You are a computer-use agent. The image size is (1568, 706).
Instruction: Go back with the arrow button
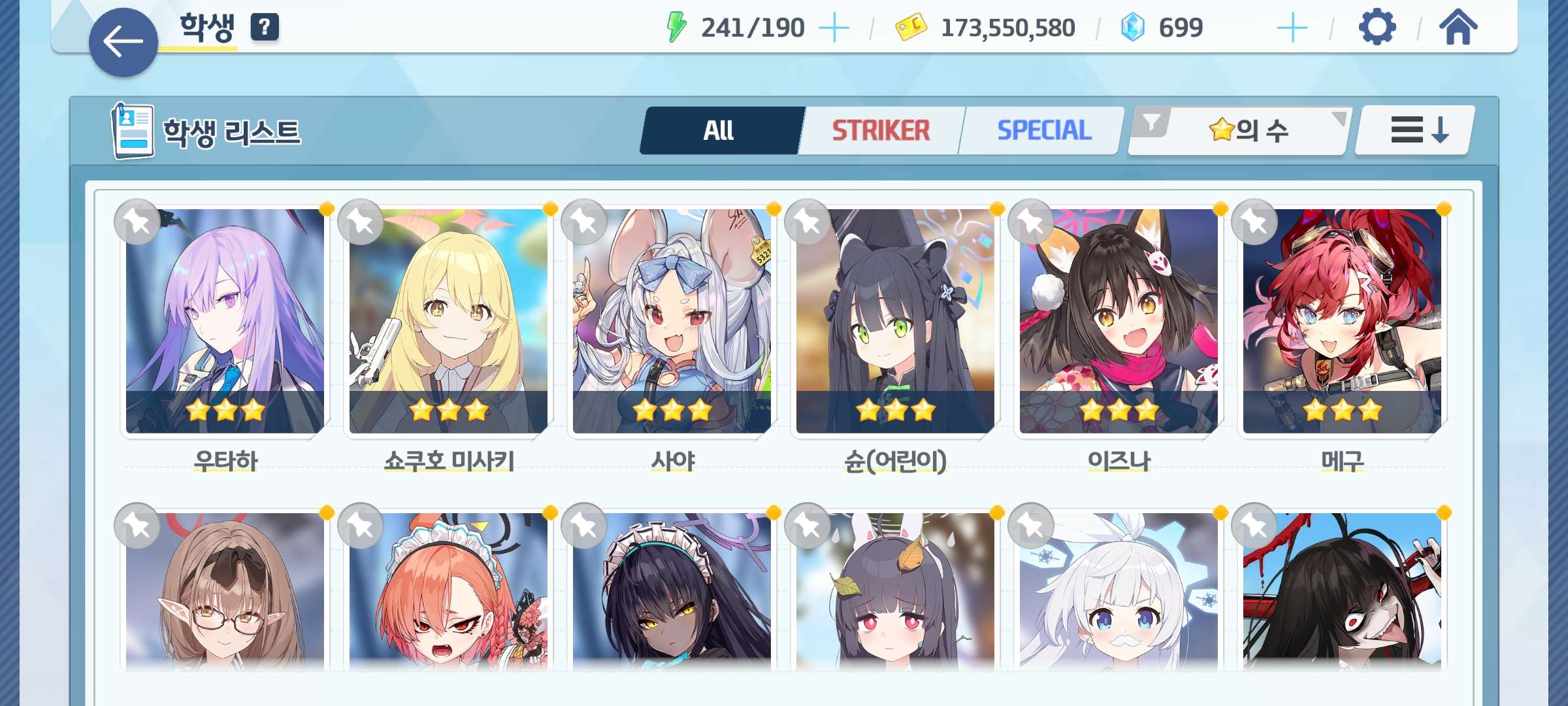[x=123, y=42]
